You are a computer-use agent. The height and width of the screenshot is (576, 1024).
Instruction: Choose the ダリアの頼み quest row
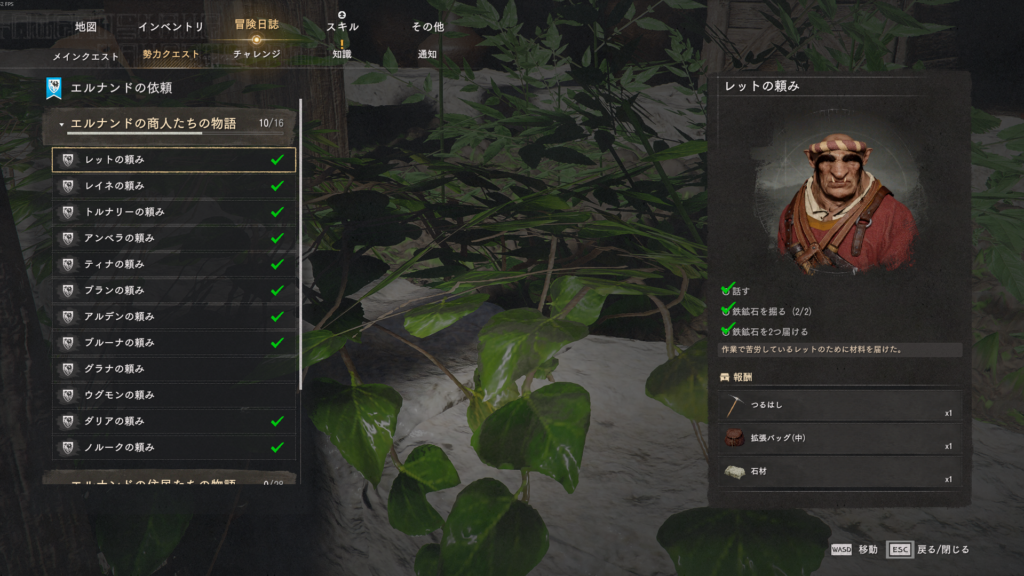coord(173,421)
